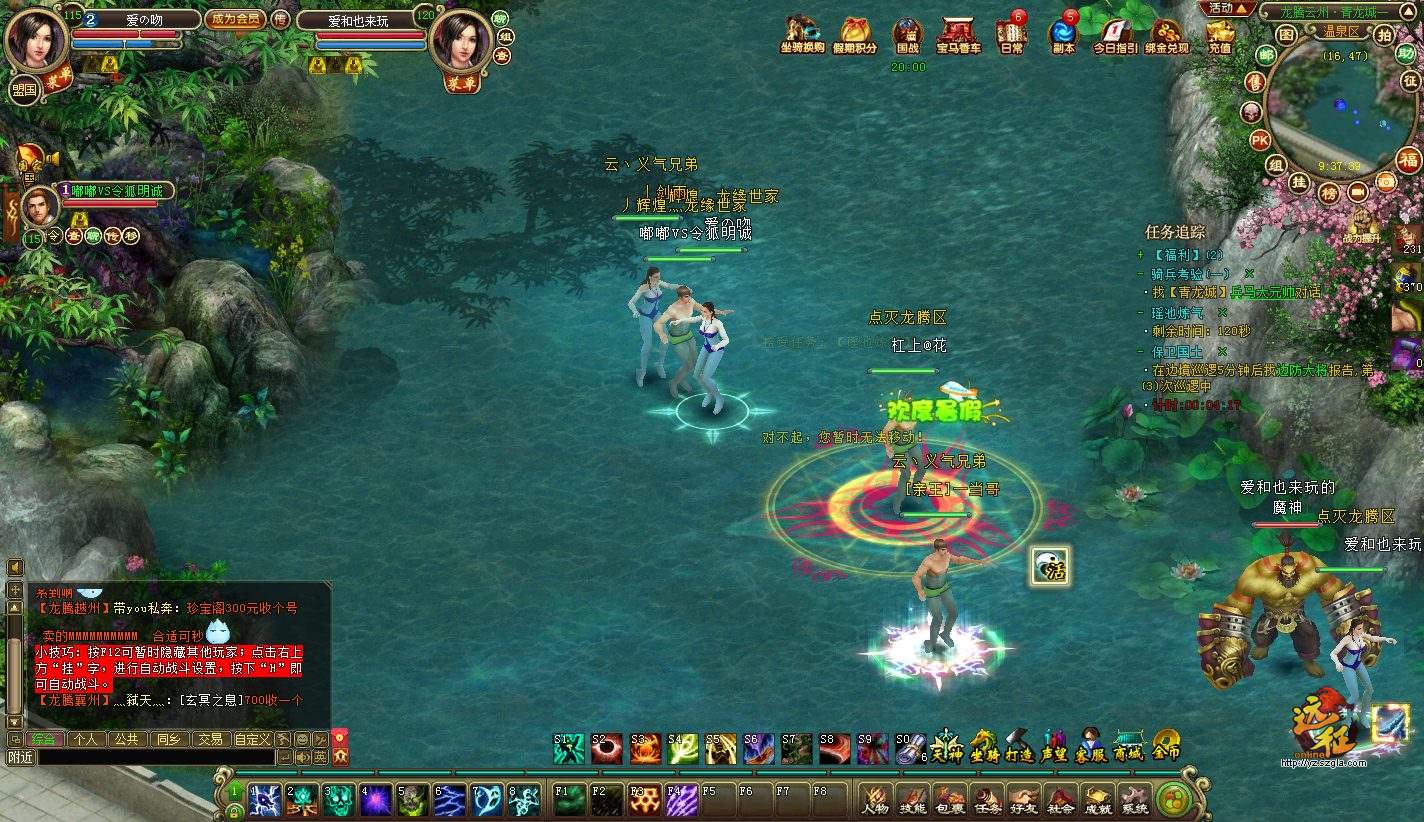Screen dimensions: 1424x822
Task: Open the 邮 mail button by minimap
Action: (x=1266, y=55)
